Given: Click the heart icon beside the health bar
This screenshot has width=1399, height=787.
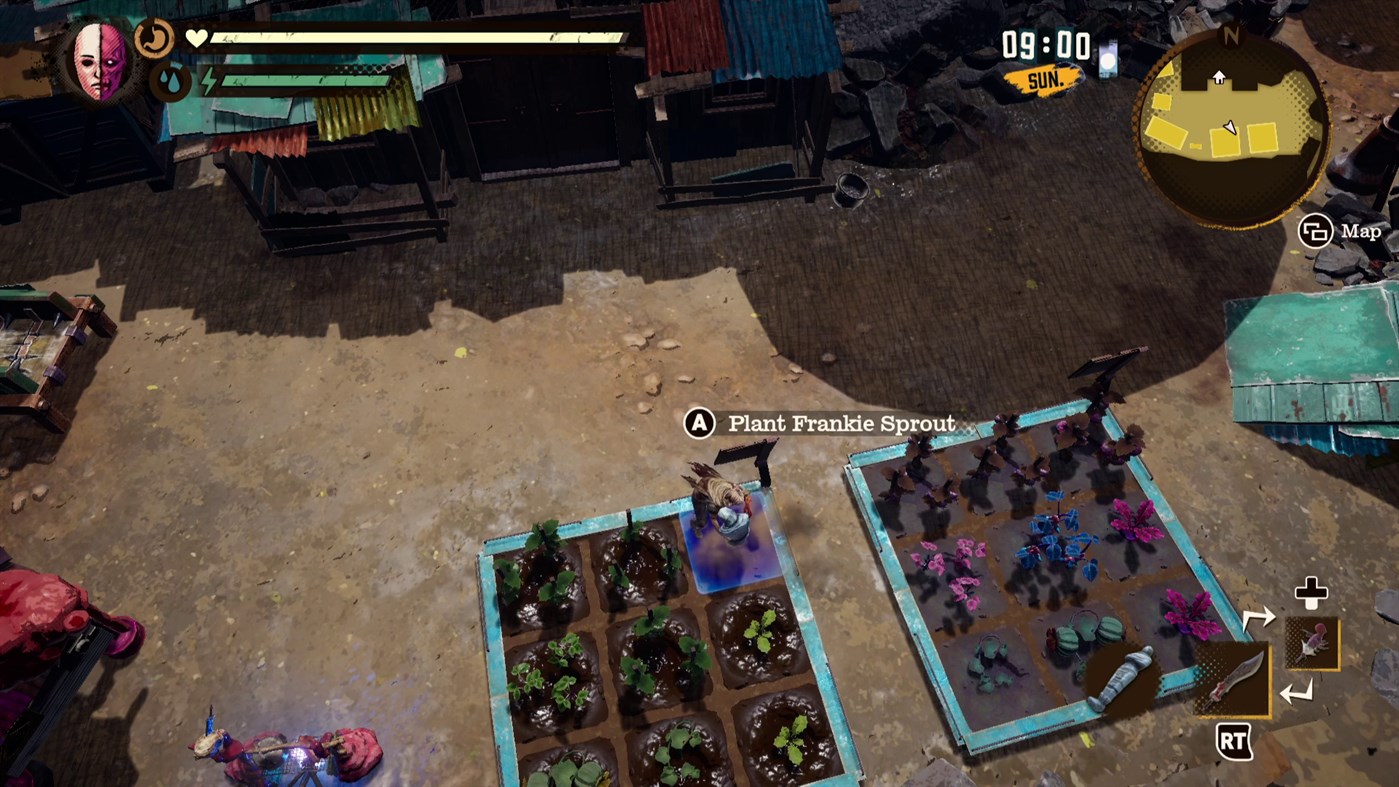Looking at the screenshot, I should pyautogui.click(x=196, y=38).
